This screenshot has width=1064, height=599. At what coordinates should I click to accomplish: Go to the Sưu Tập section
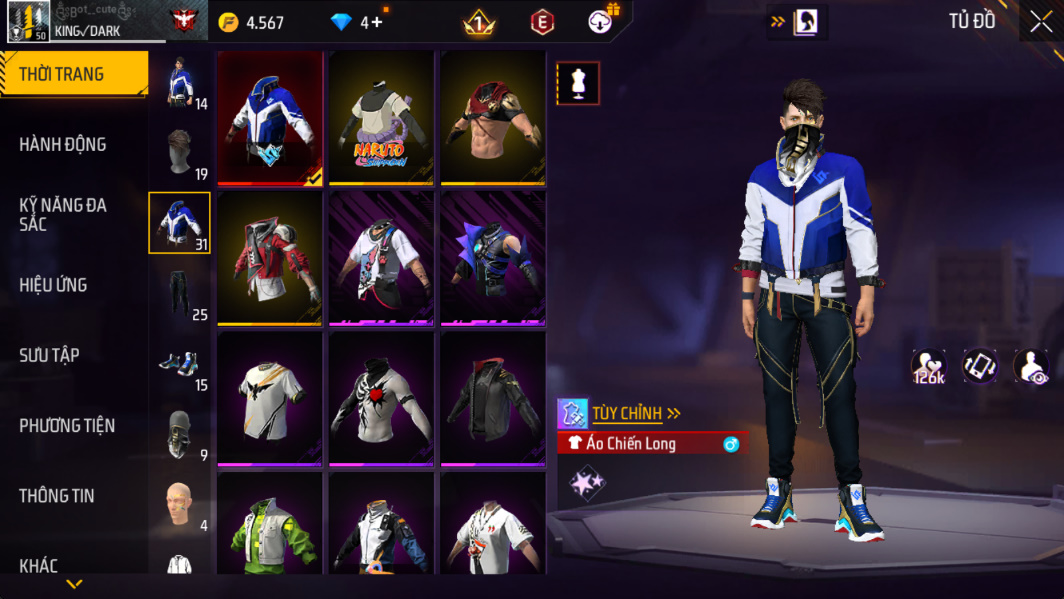point(49,355)
